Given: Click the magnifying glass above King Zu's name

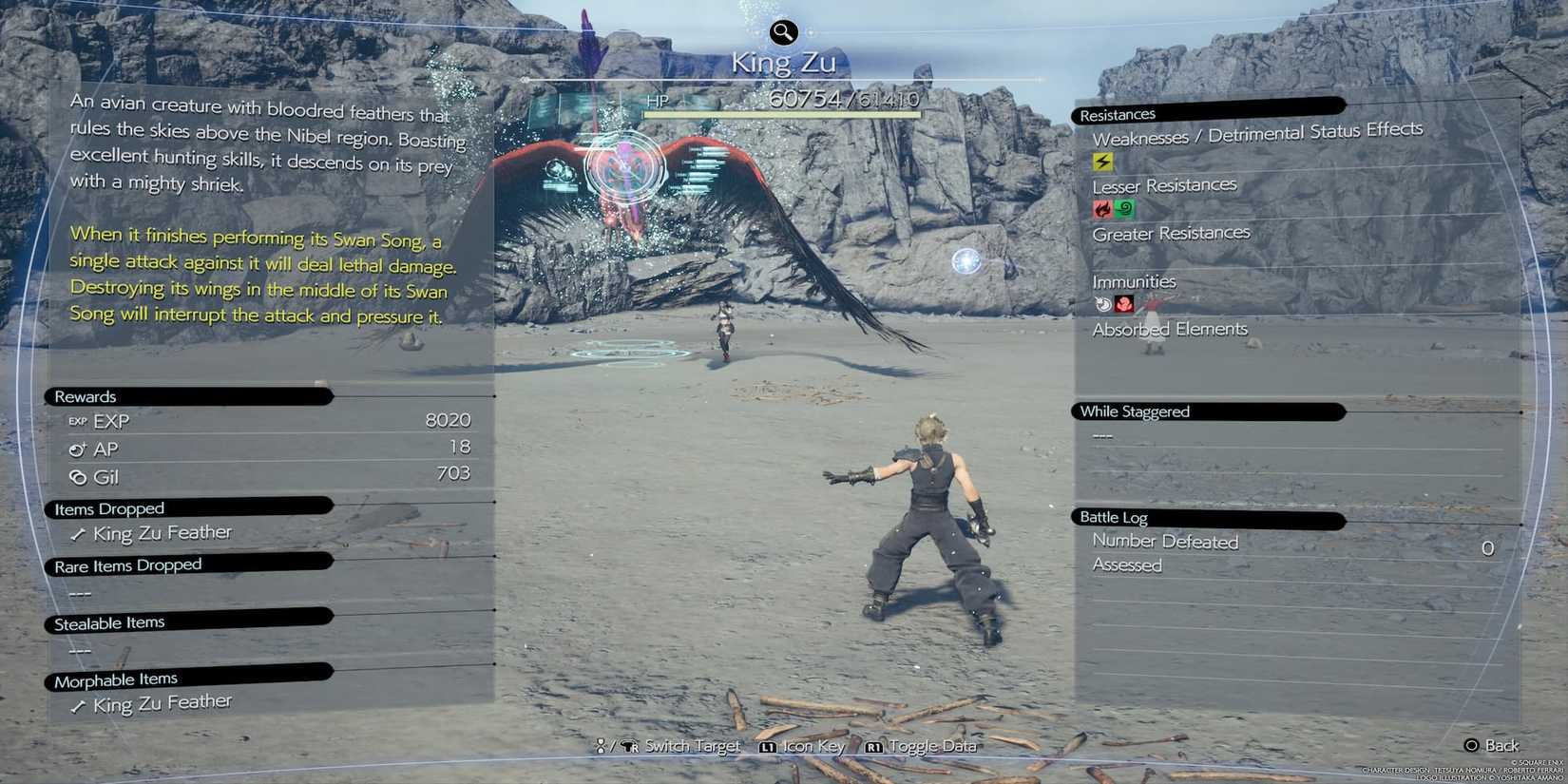Looking at the screenshot, I should point(782,31).
